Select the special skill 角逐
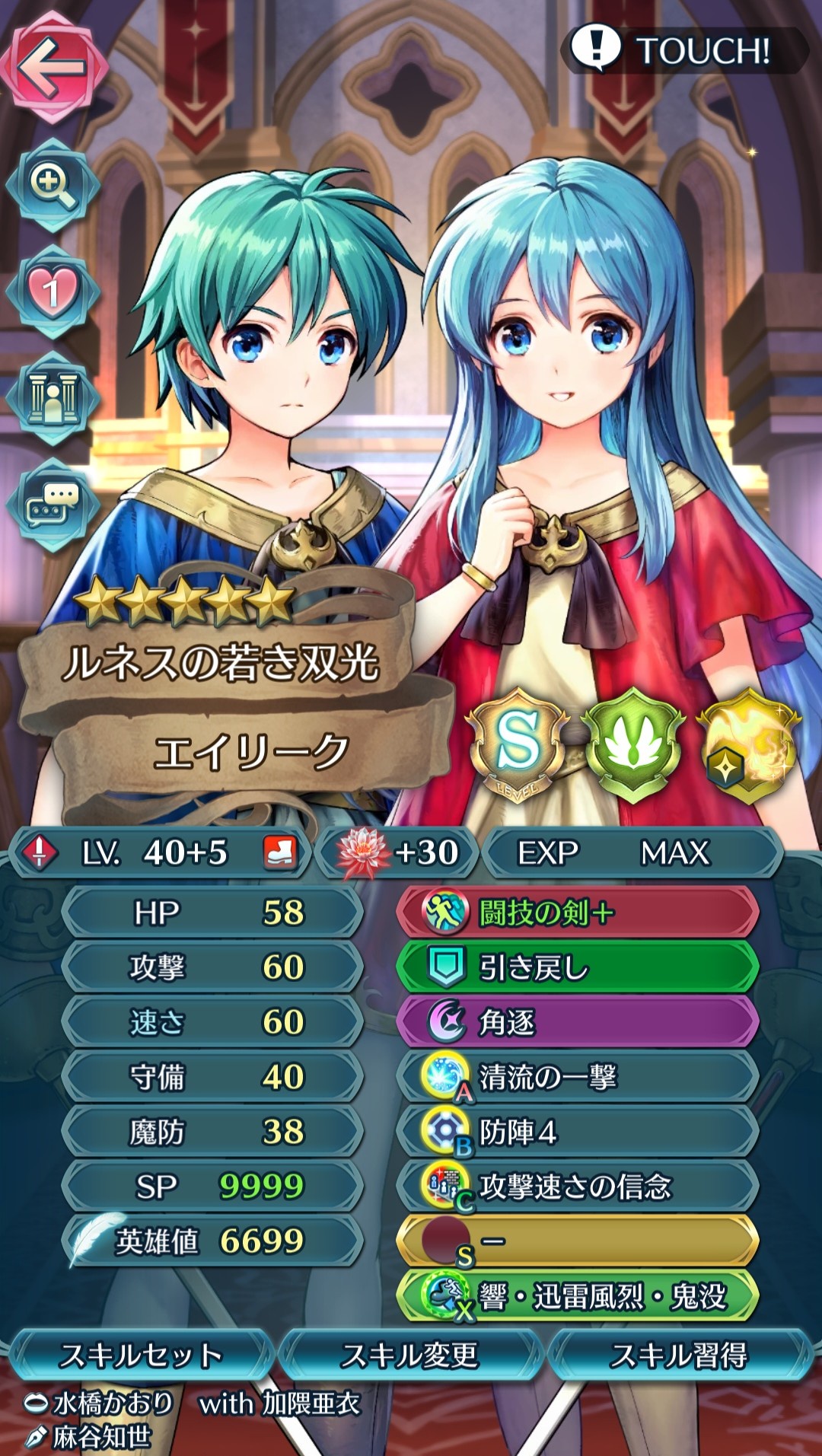 (x=577, y=1022)
